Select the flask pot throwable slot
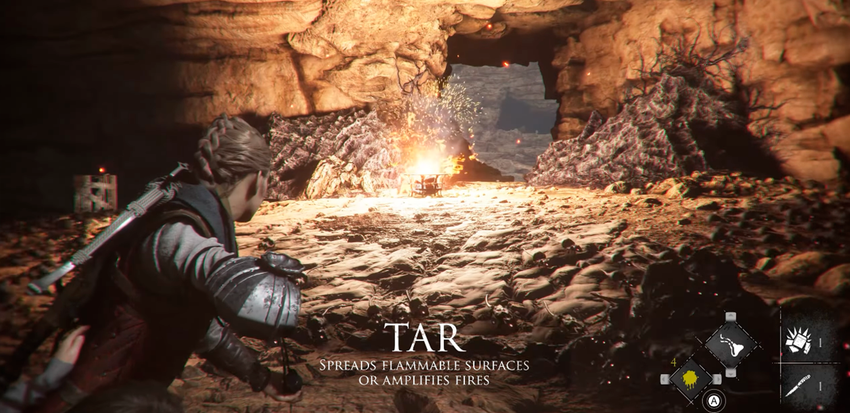The image size is (850, 413). click(731, 345)
